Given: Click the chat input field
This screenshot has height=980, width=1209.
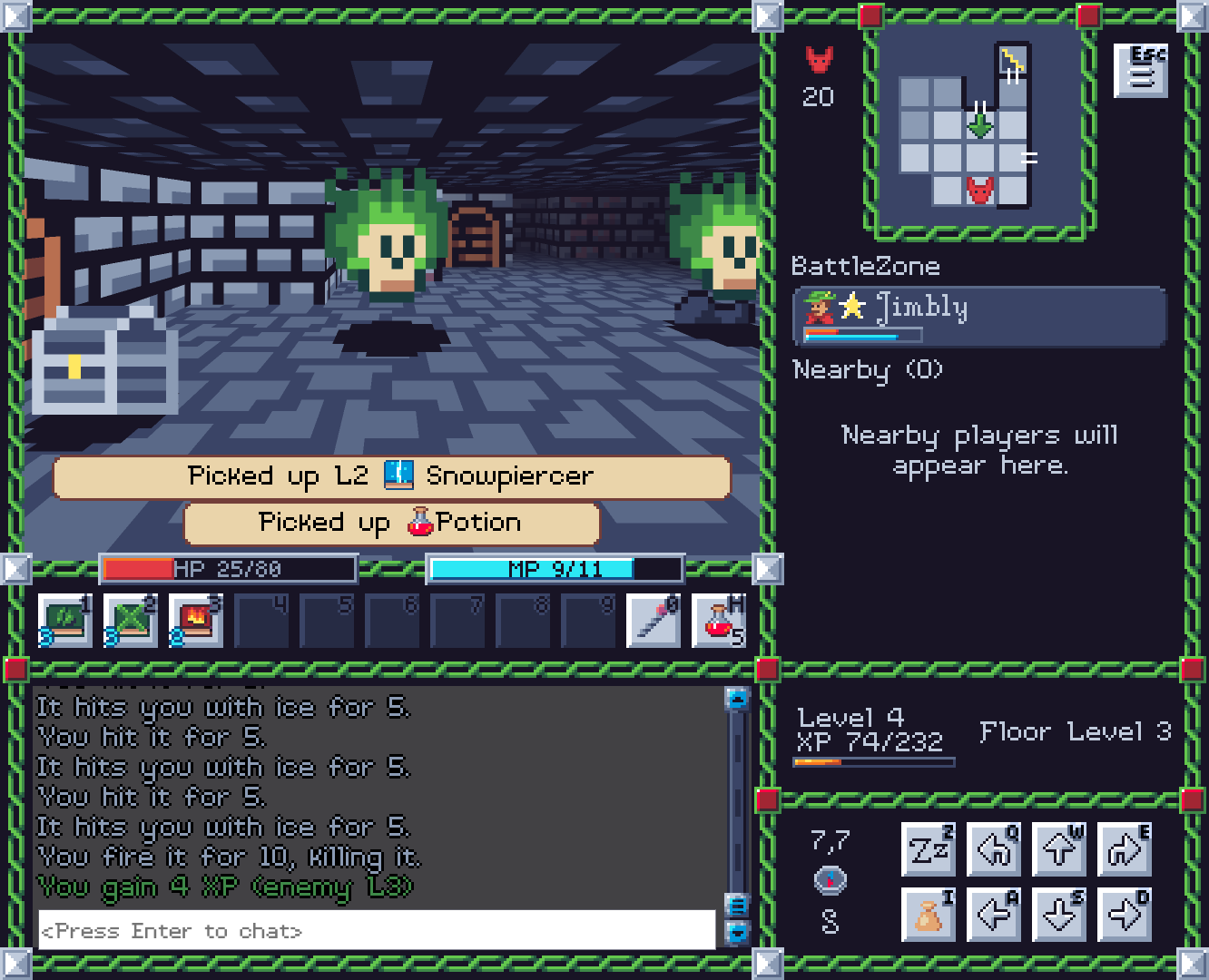Looking at the screenshot, I should click(x=377, y=930).
